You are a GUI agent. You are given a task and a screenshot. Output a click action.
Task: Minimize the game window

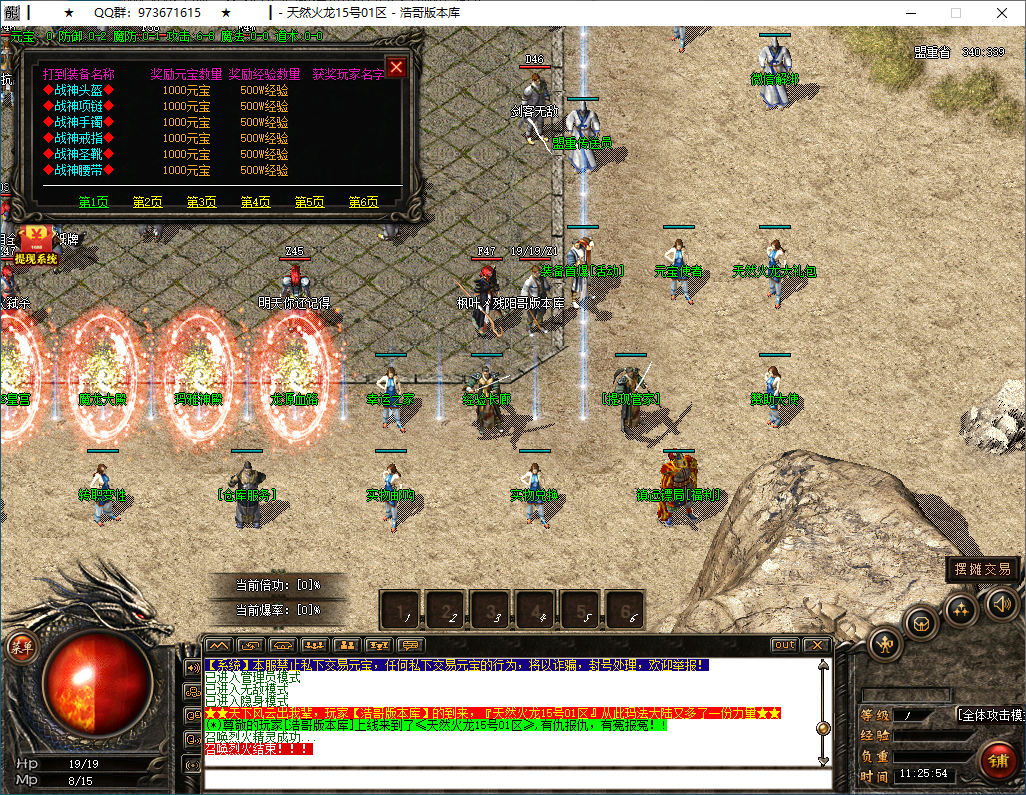[x=909, y=13]
